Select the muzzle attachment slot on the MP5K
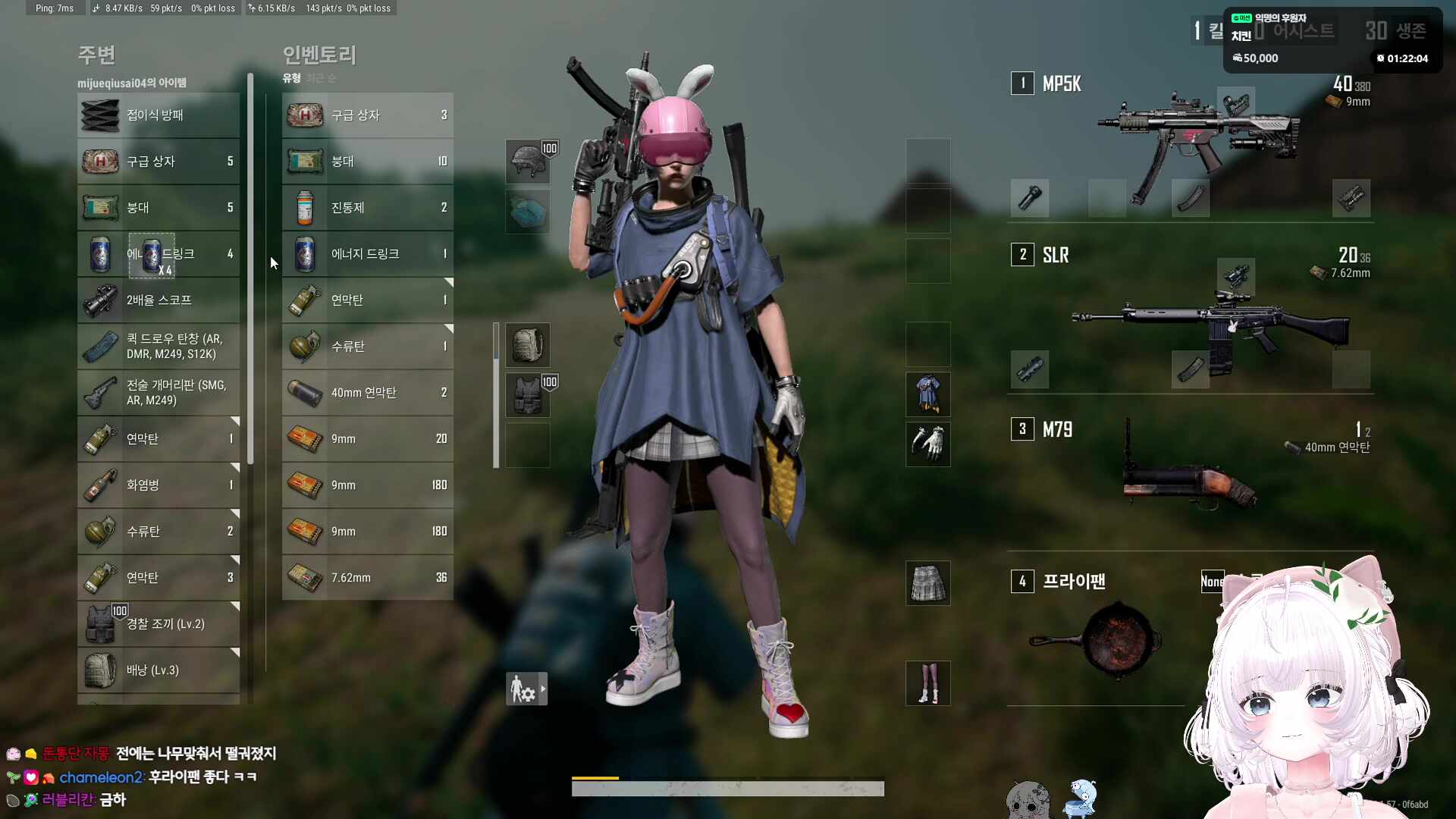1456x819 pixels. coord(1029,198)
